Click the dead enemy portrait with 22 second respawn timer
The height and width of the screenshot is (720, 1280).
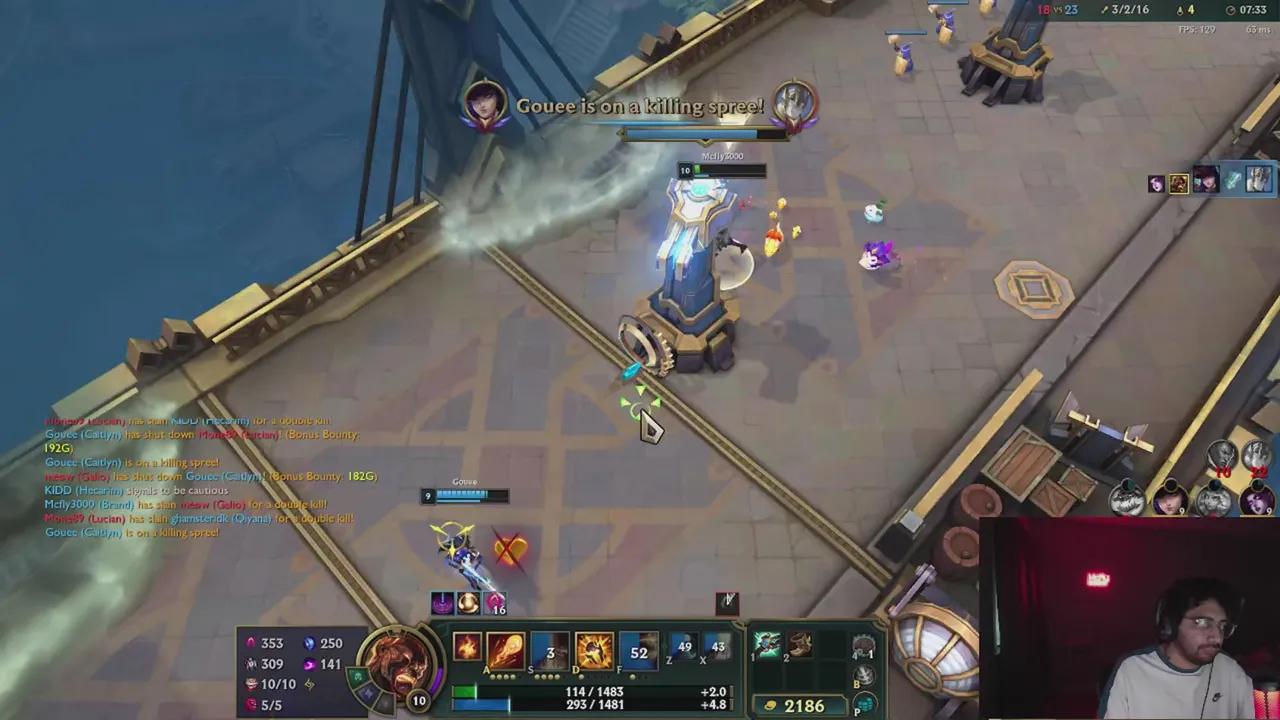coord(1256,455)
